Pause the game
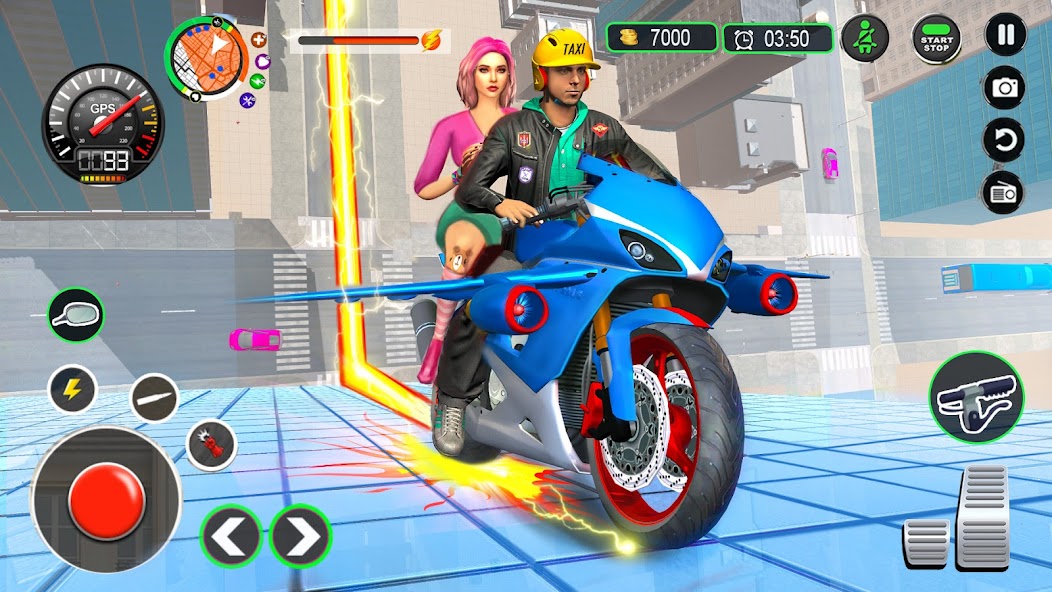This screenshot has width=1052, height=592. (x=1005, y=35)
